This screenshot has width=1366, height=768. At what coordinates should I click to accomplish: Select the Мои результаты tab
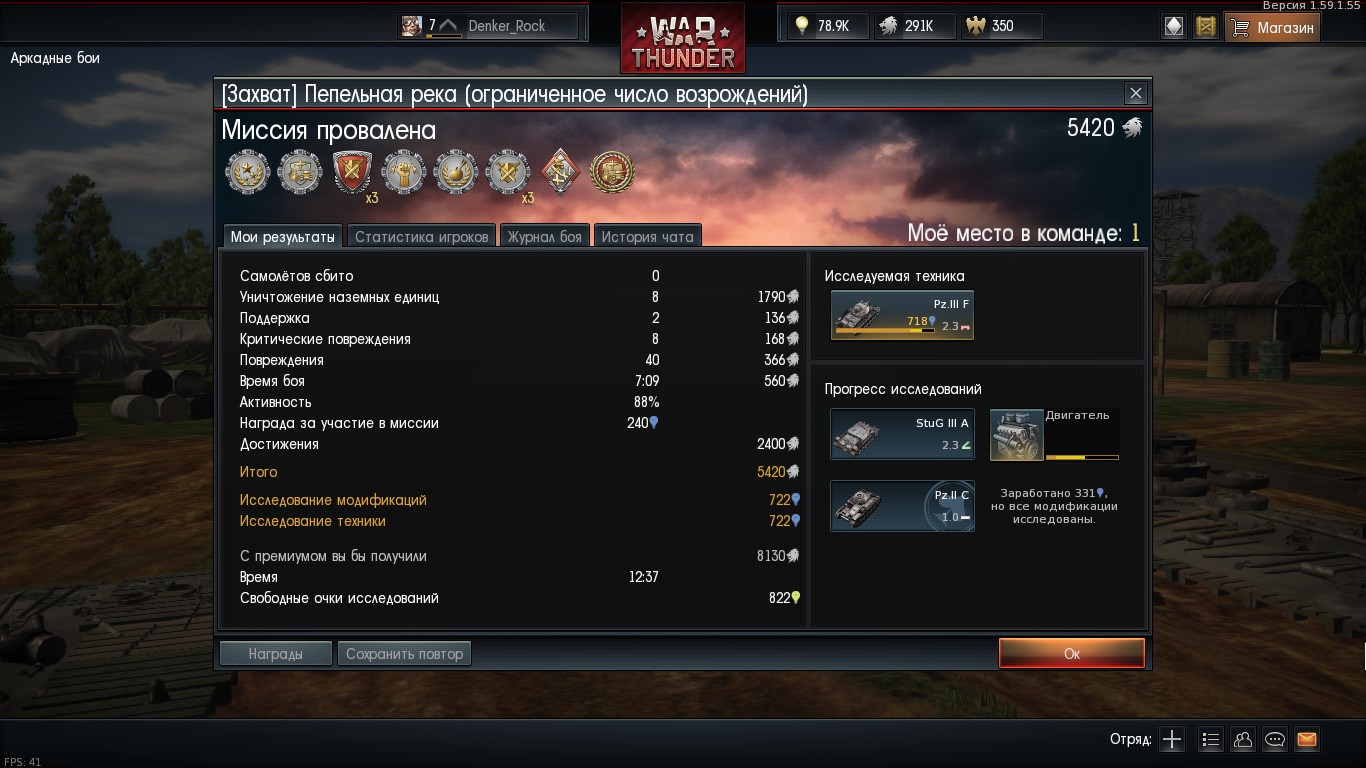click(x=283, y=237)
